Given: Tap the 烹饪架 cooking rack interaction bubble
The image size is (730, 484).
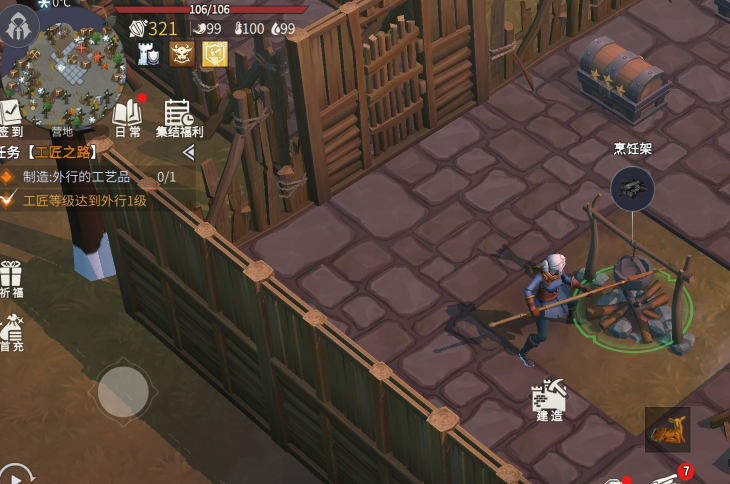Looking at the screenshot, I should (633, 187).
